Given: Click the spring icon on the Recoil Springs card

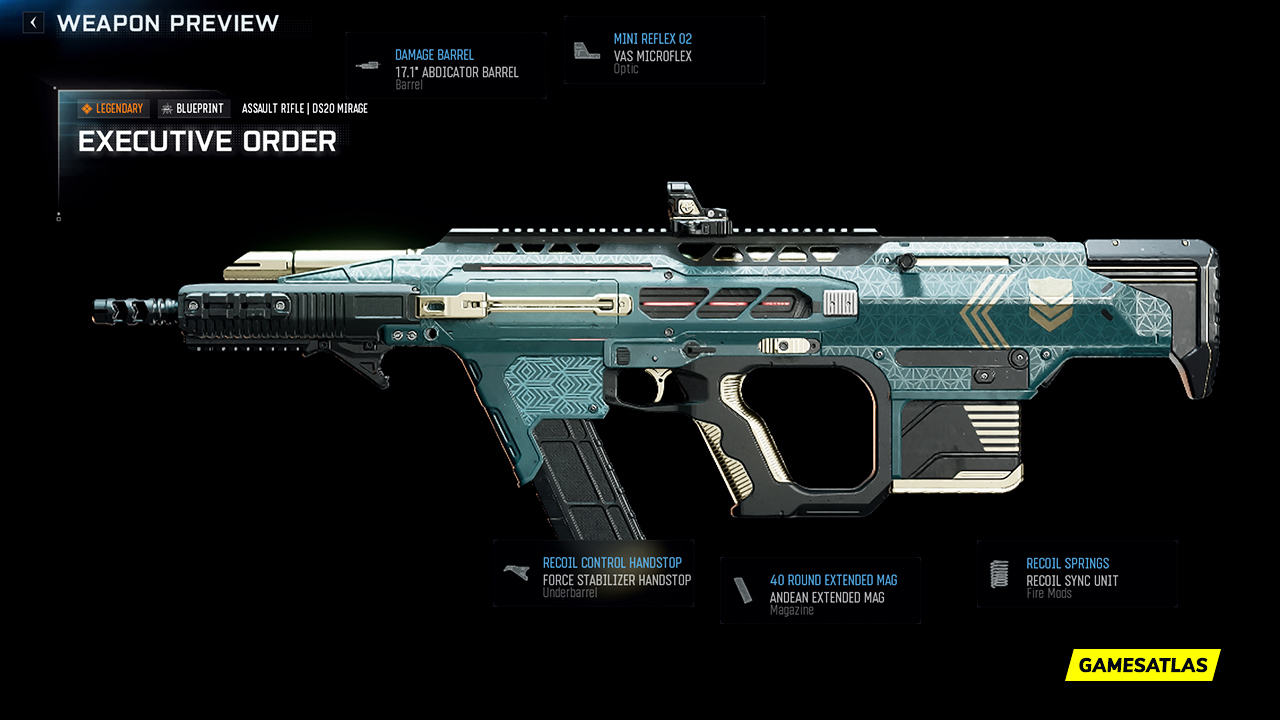Looking at the screenshot, I should (998, 572).
